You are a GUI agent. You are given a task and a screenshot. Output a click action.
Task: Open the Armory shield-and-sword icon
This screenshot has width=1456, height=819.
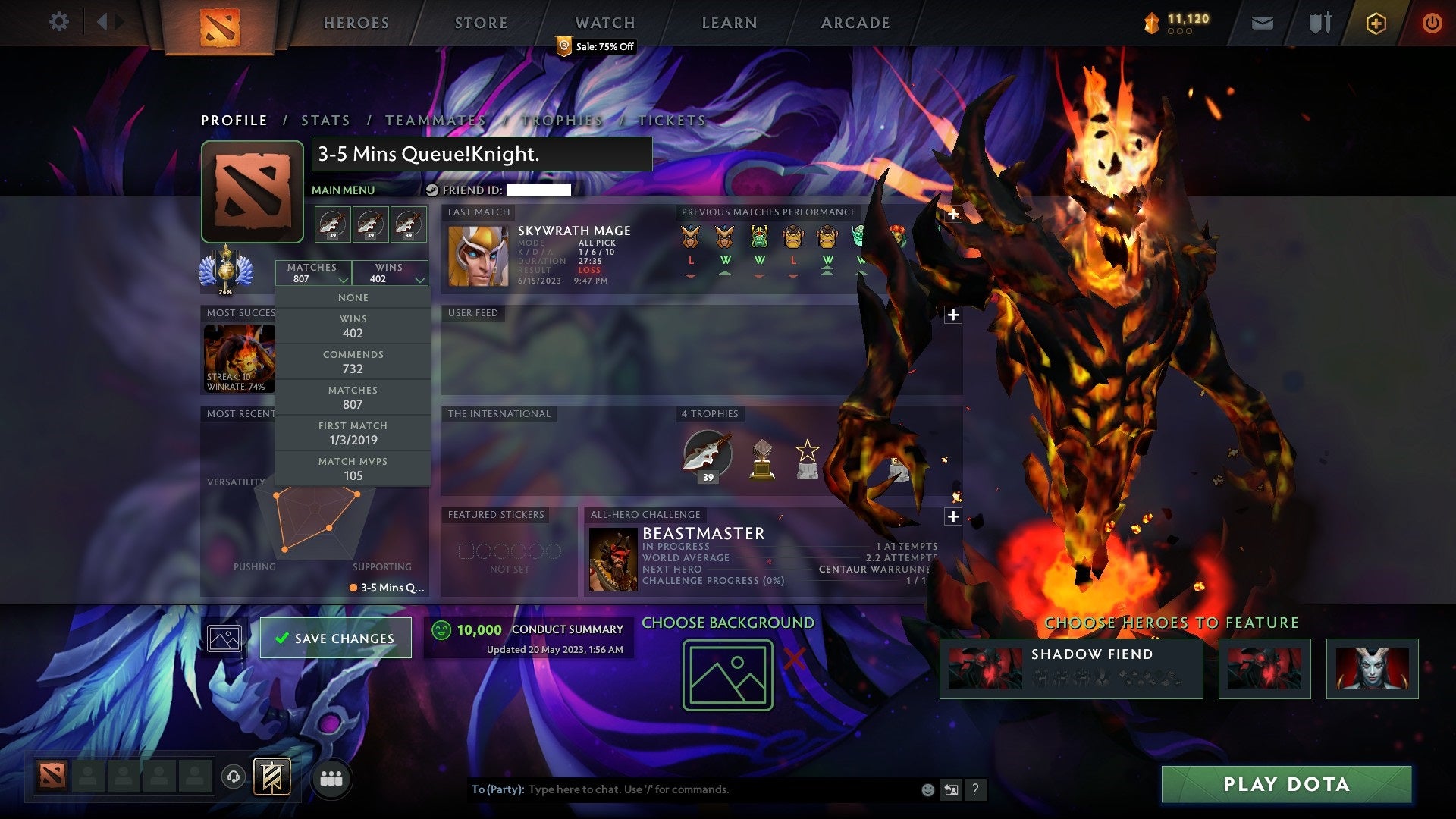point(1319,22)
